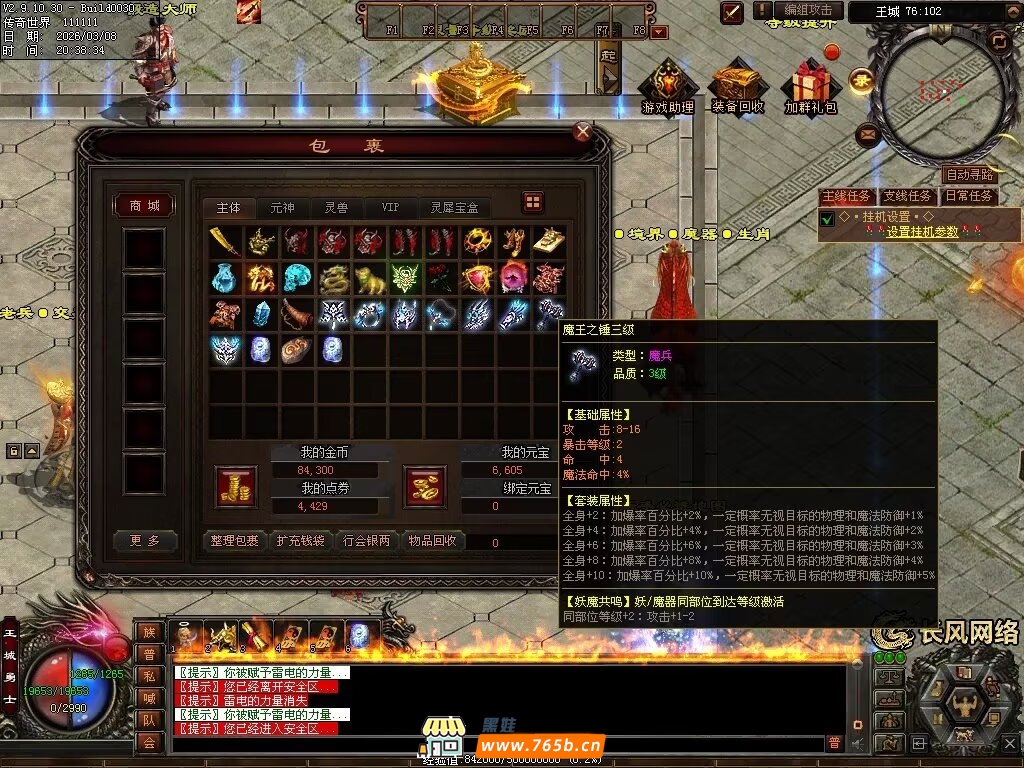Viewport: 1024px width, 768px height.
Task: Switch to the 日常任务 daily quests tab
Action: [x=970, y=196]
